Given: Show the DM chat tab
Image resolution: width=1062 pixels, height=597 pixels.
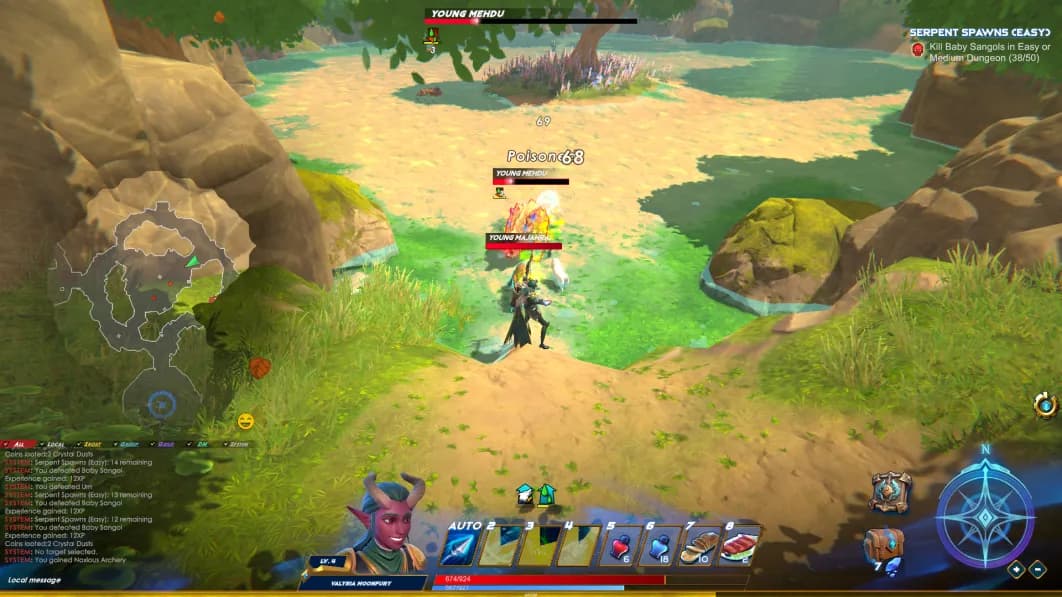Looking at the screenshot, I should [201, 444].
